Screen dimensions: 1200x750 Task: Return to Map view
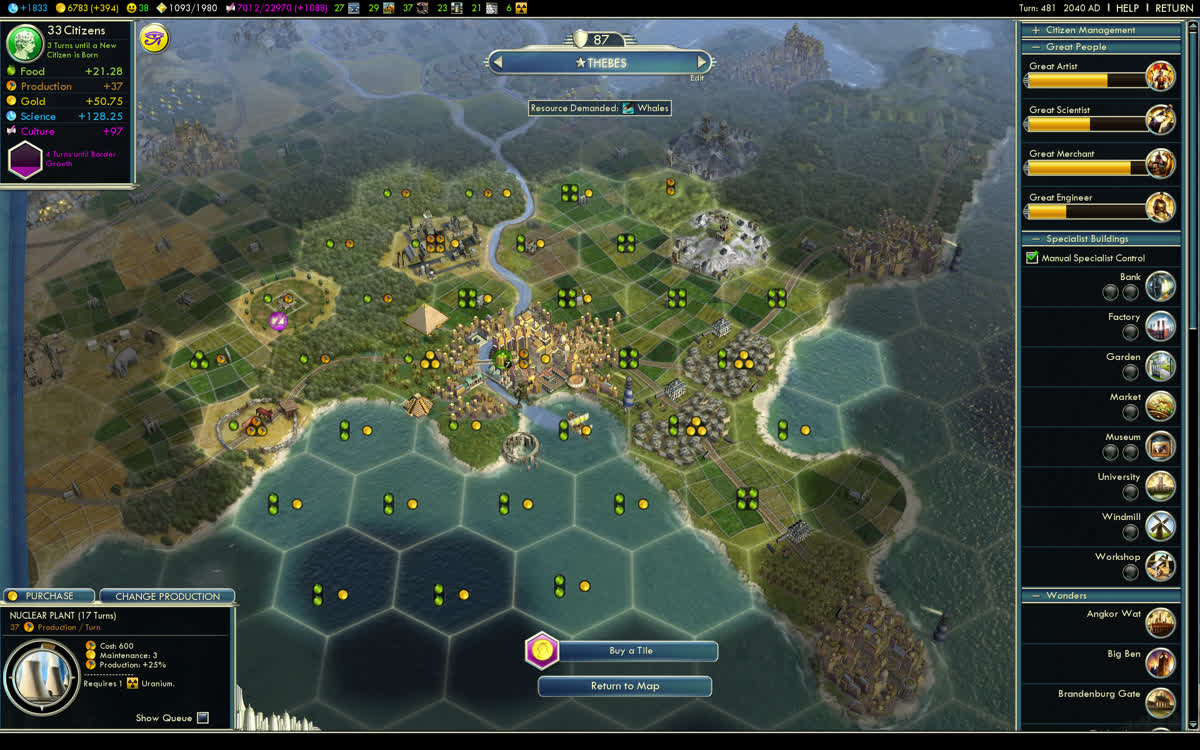(625, 686)
